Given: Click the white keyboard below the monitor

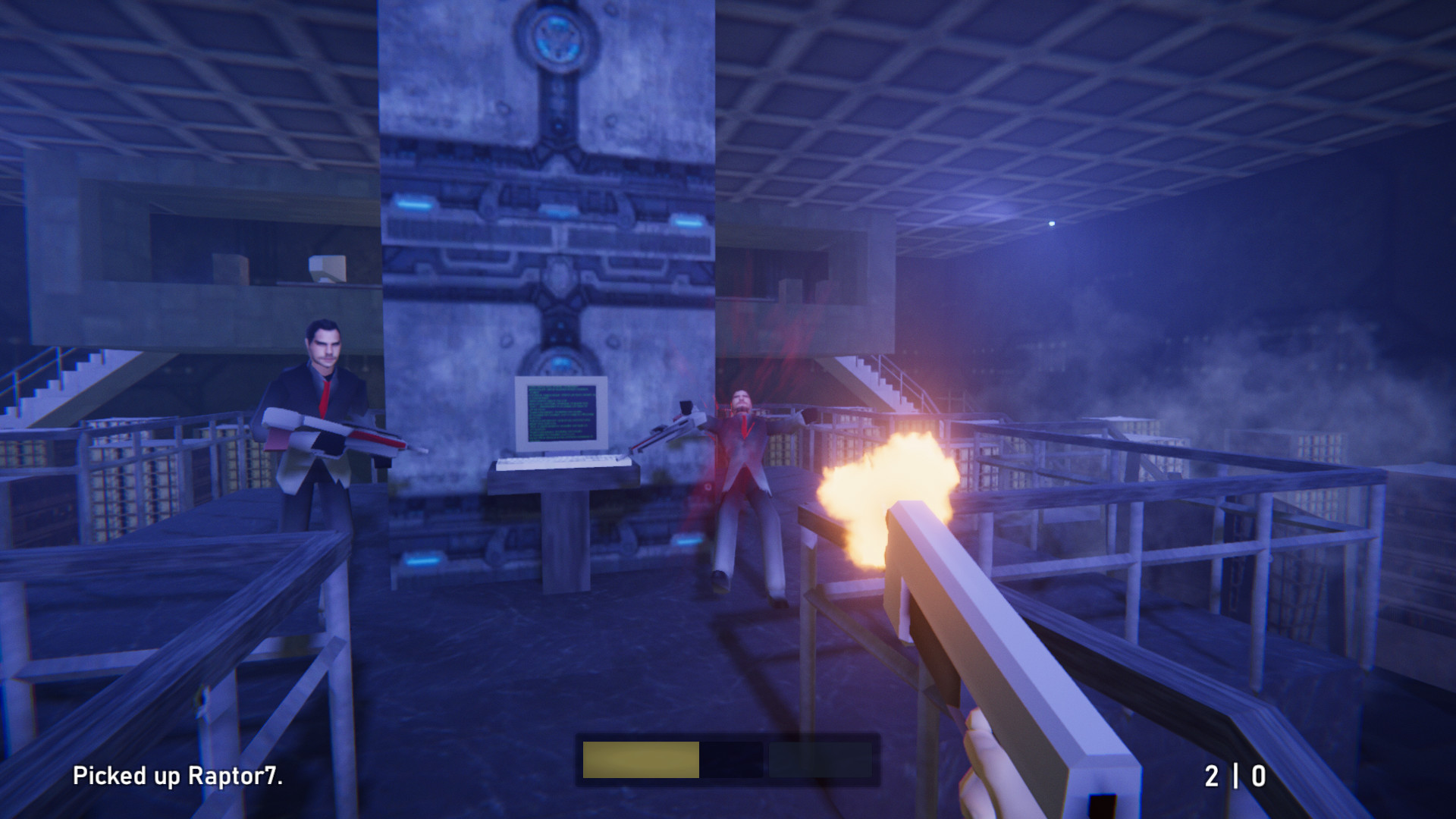Looking at the screenshot, I should pyautogui.click(x=565, y=463).
